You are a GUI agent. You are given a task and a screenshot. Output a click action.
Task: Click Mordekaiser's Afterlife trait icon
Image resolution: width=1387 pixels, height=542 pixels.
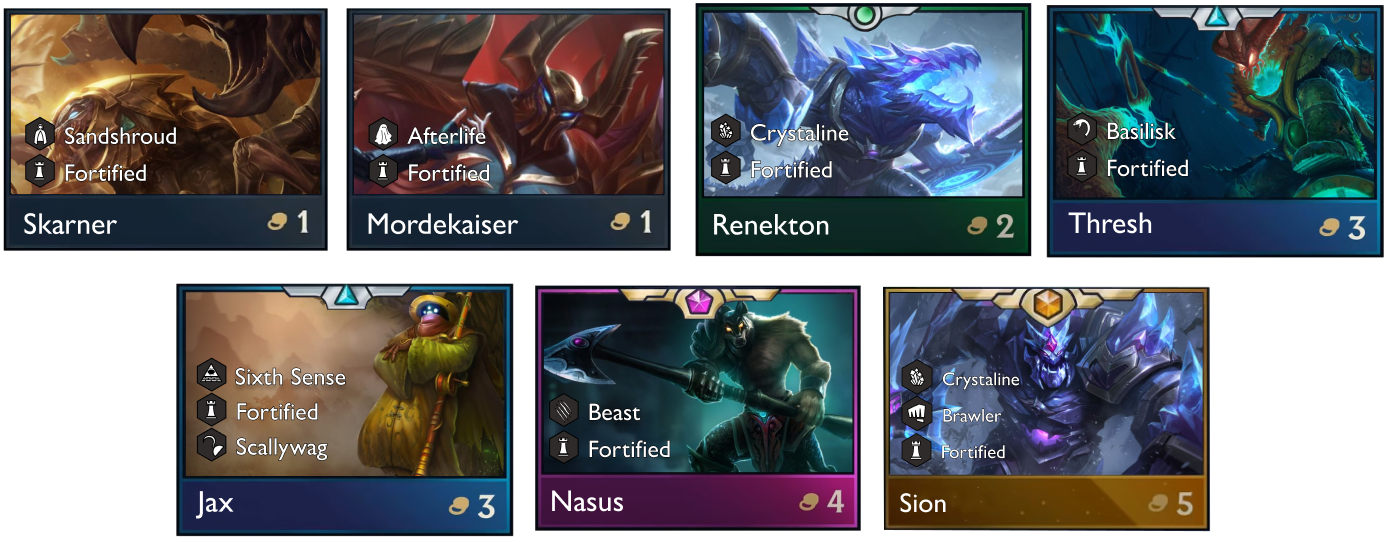[383, 136]
